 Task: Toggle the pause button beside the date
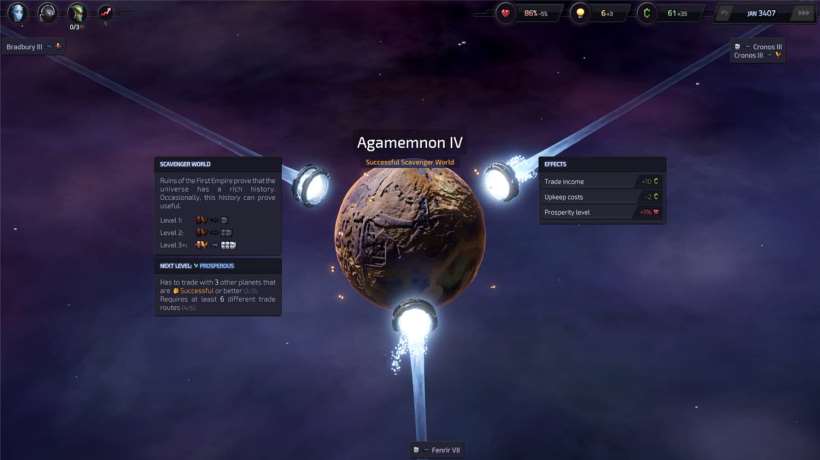coord(726,13)
